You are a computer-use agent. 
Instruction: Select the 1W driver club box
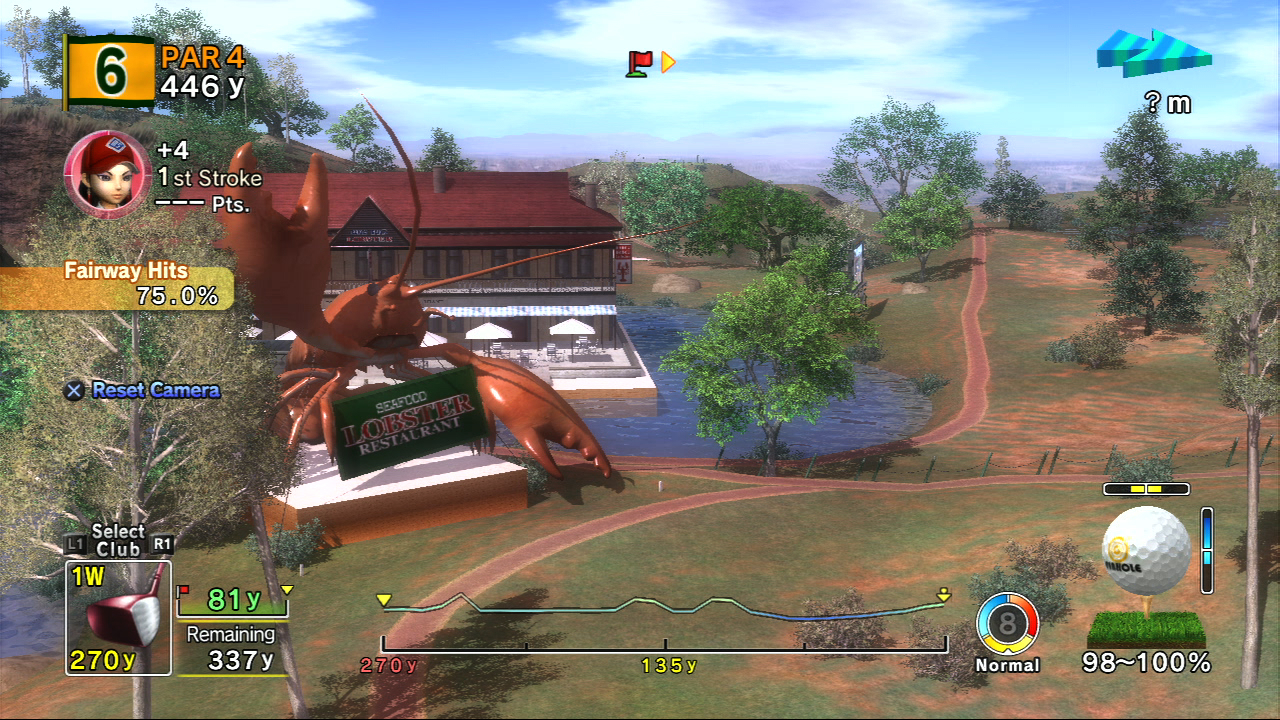(118, 617)
